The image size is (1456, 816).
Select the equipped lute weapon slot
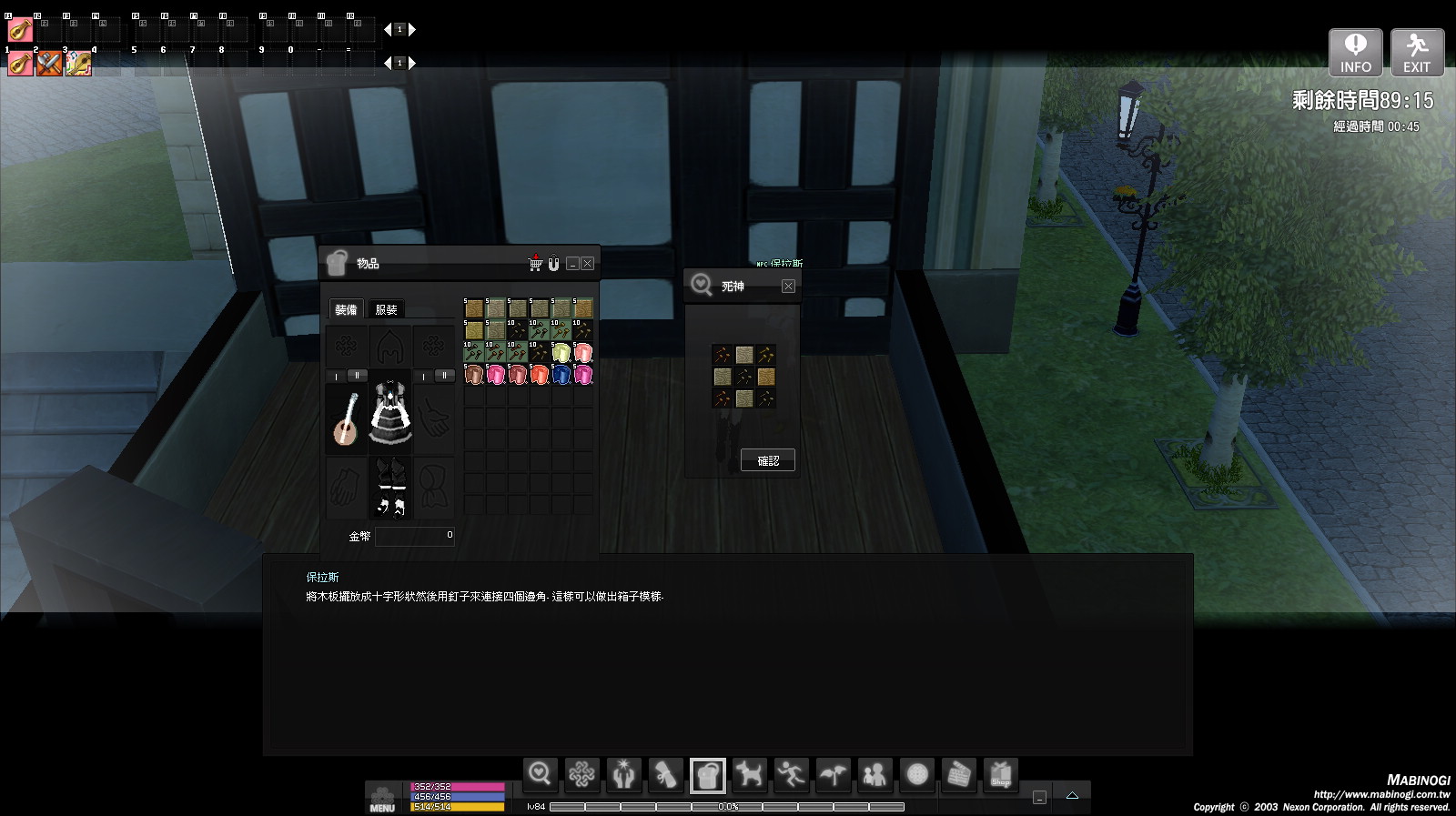(x=346, y=418)
